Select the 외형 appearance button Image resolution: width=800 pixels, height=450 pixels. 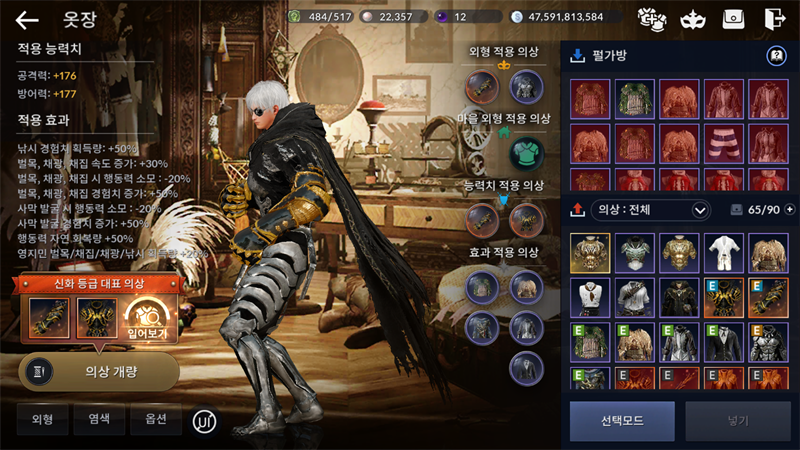click(x=42, y=419)
